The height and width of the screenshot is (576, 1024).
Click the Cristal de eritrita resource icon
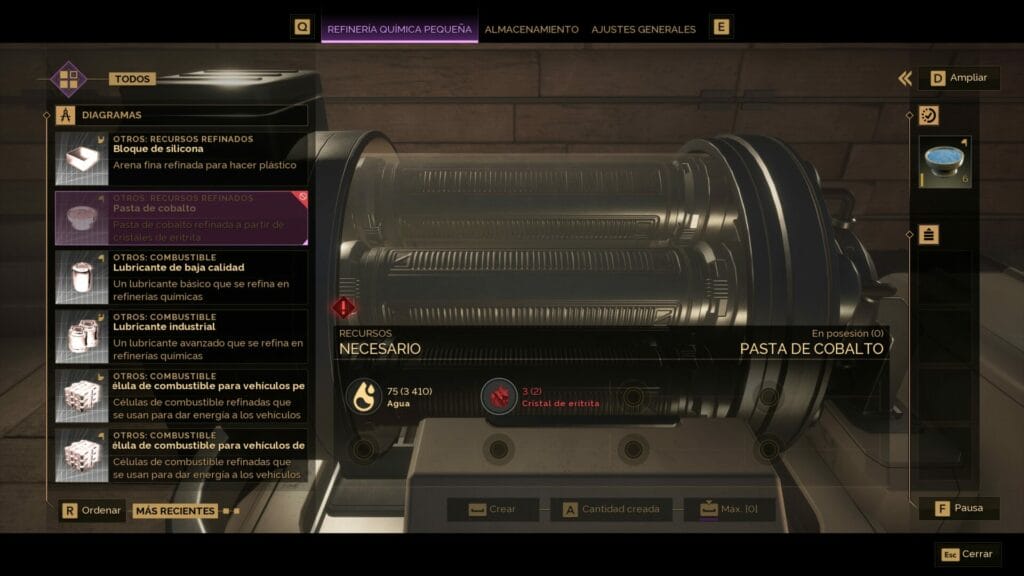(498, 396)
